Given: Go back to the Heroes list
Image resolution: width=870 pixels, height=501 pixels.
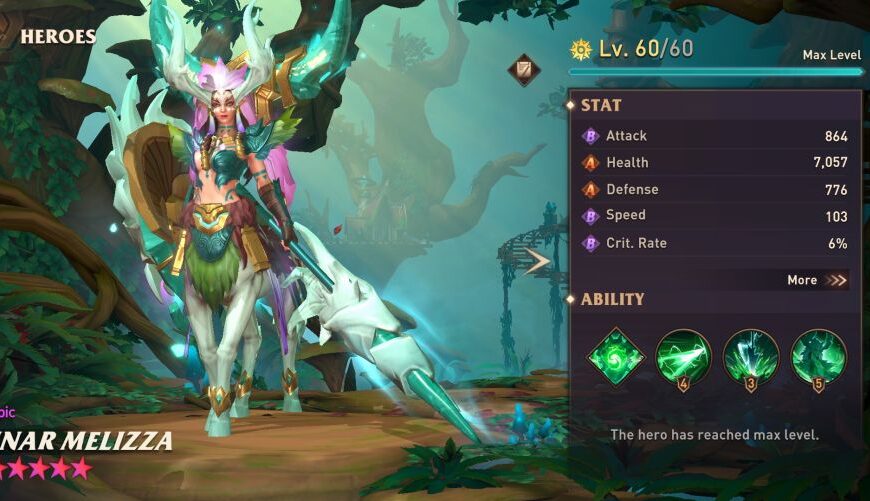Looking at the screenshot, I should pos(57,37).
